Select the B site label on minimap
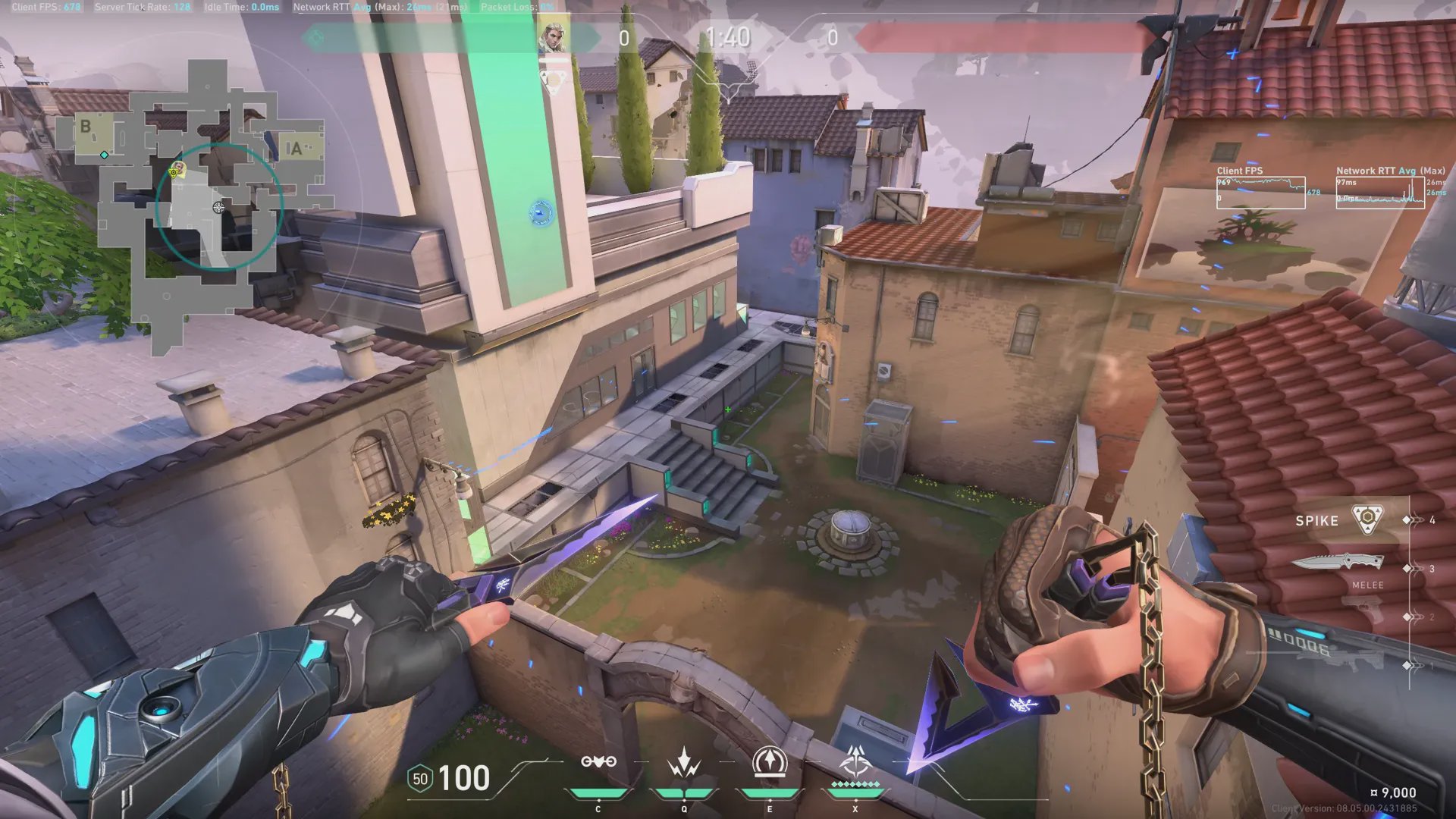 tap(86, 127)
